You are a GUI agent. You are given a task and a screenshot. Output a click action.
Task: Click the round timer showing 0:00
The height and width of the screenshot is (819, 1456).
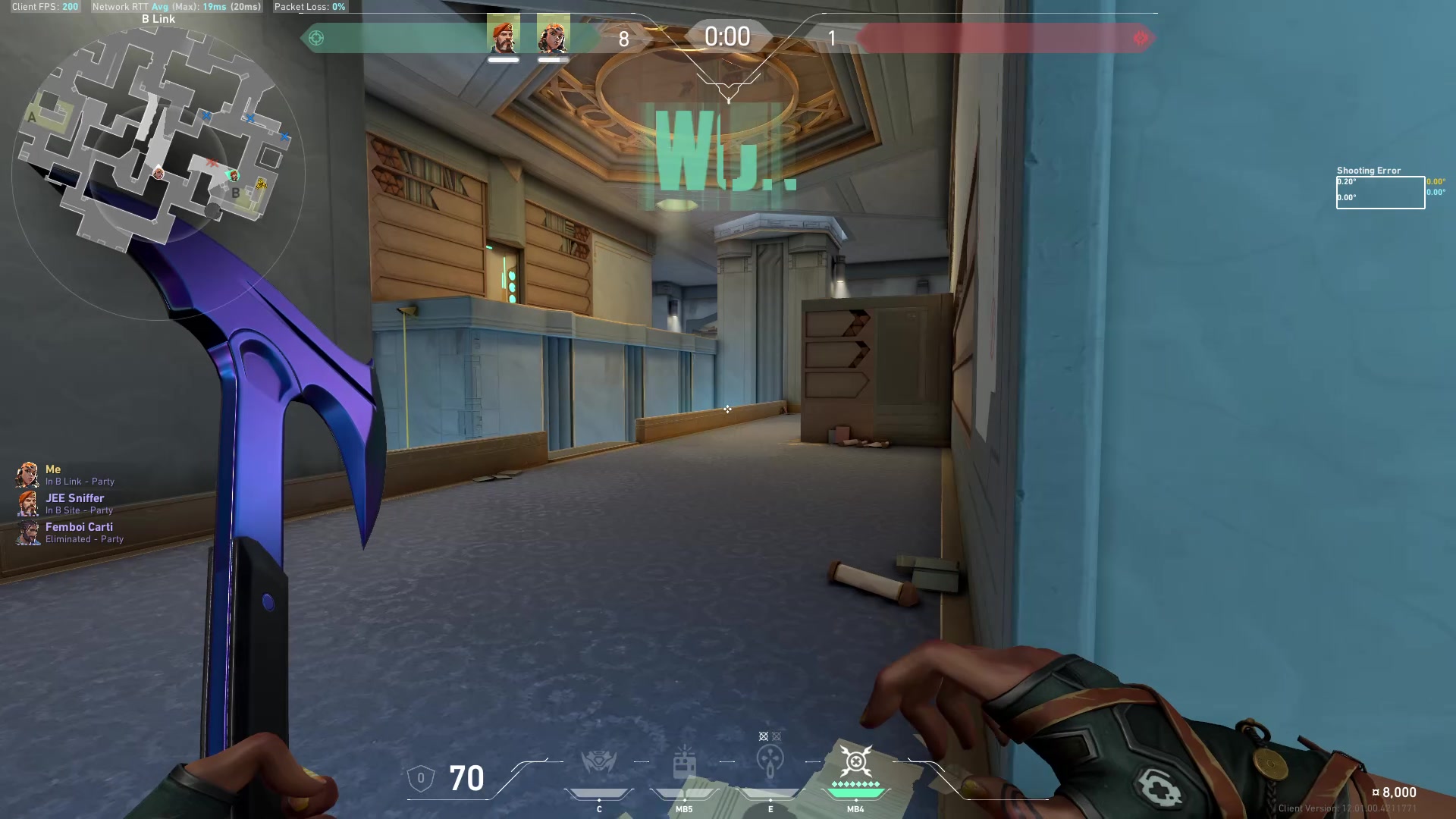click(727, 36)
